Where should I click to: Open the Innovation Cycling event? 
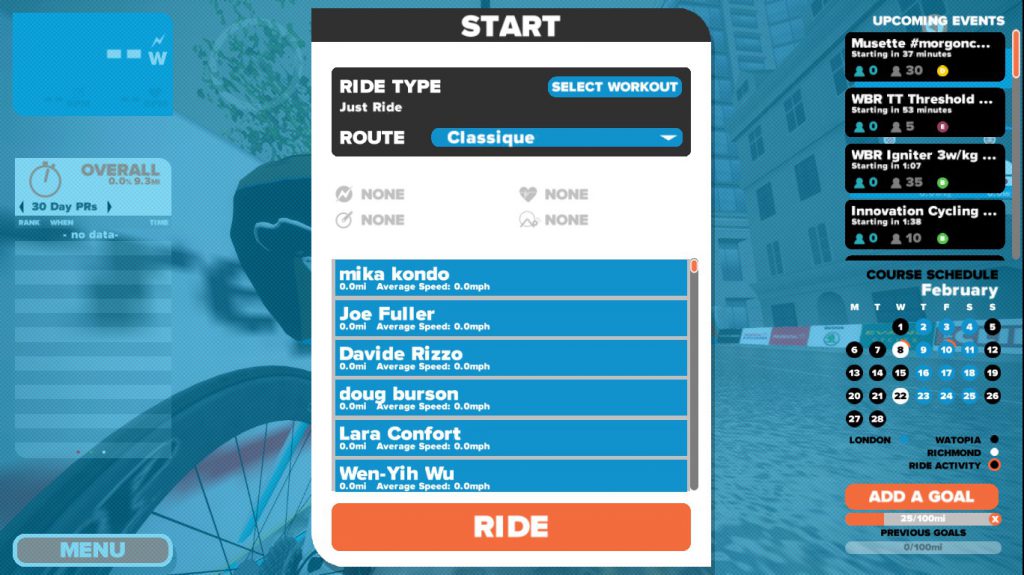(925, 224)
